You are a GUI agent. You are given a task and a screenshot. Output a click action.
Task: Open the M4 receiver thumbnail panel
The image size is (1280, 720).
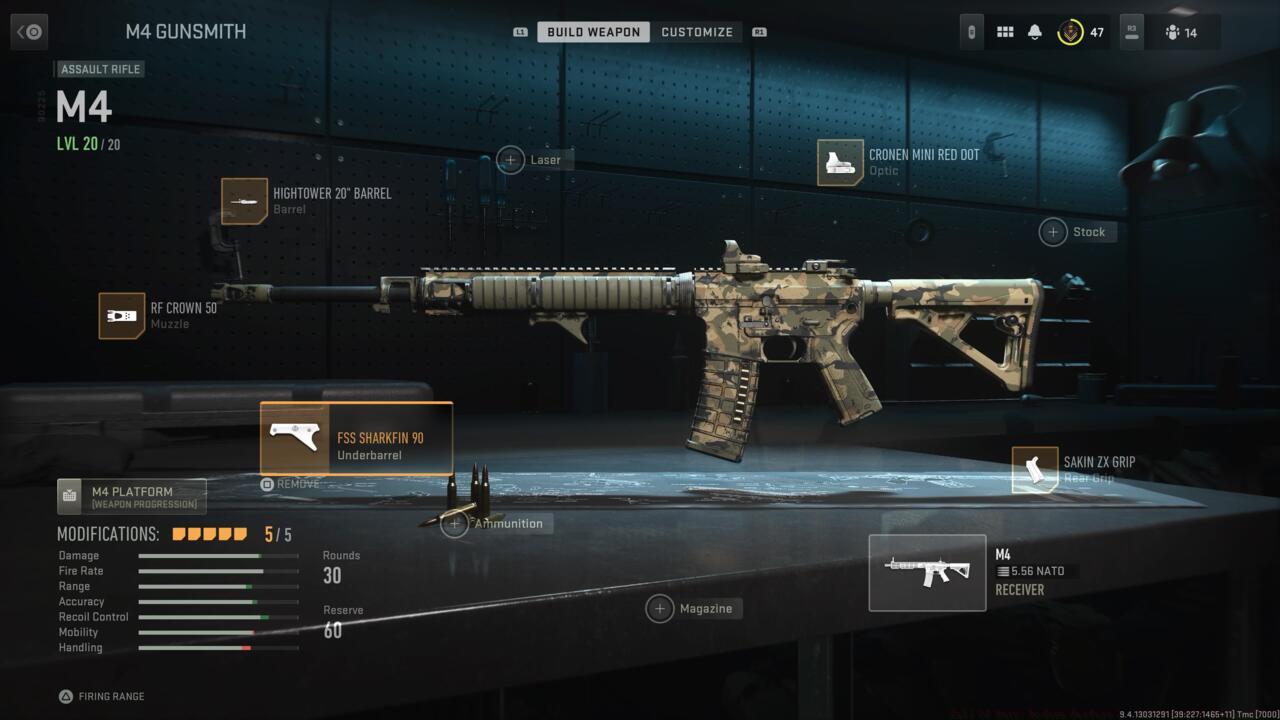tap(927, 572)
